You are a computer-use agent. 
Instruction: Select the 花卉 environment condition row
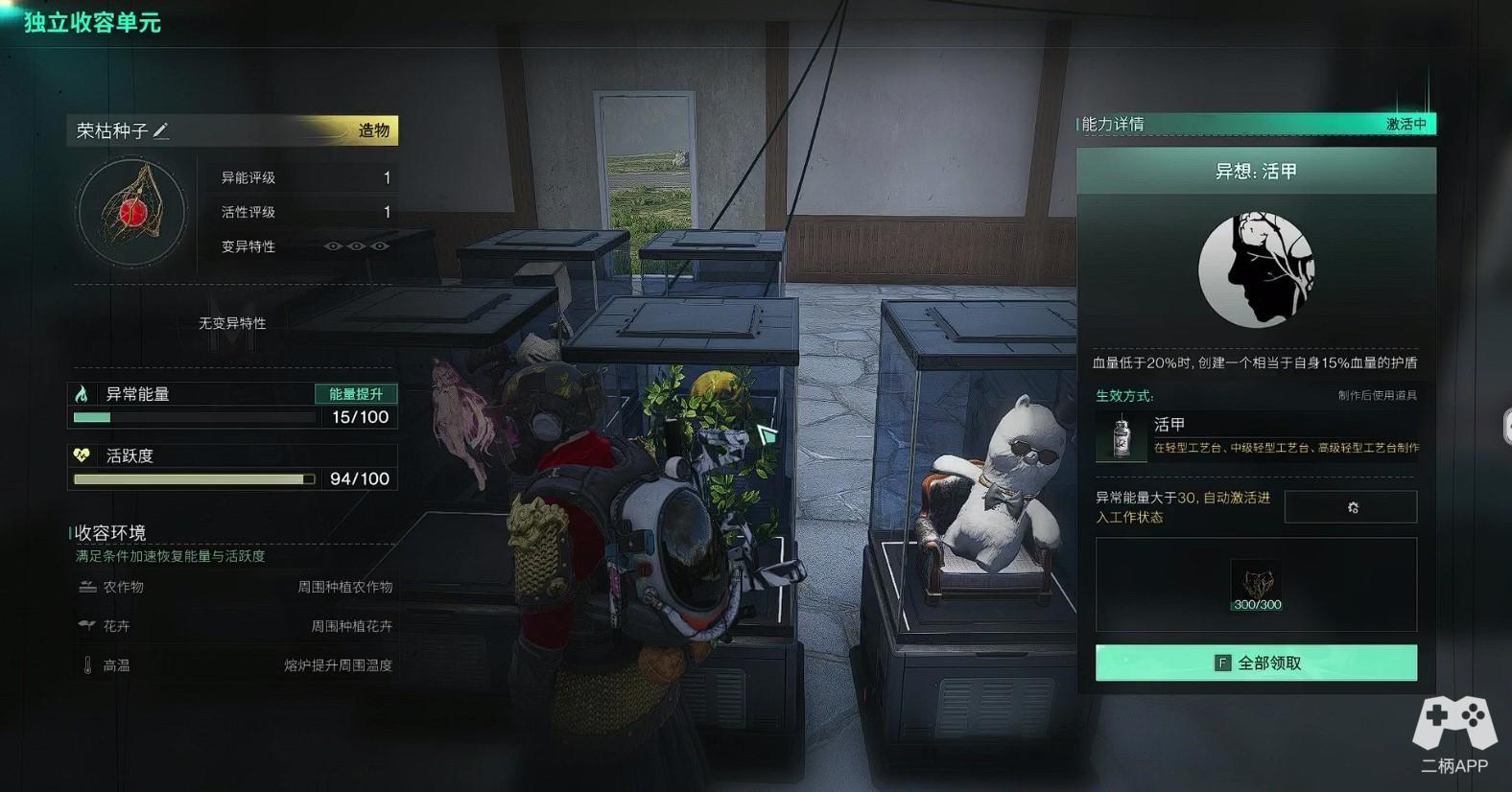(x=235, y=626)
